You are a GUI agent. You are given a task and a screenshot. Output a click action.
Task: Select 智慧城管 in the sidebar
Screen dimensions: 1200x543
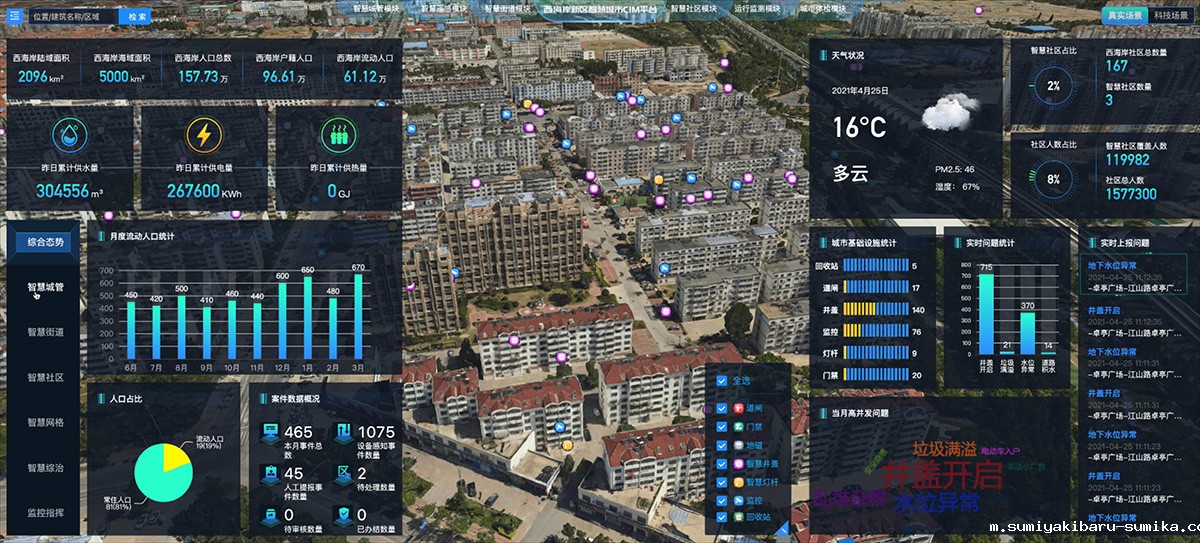point(45,287)
